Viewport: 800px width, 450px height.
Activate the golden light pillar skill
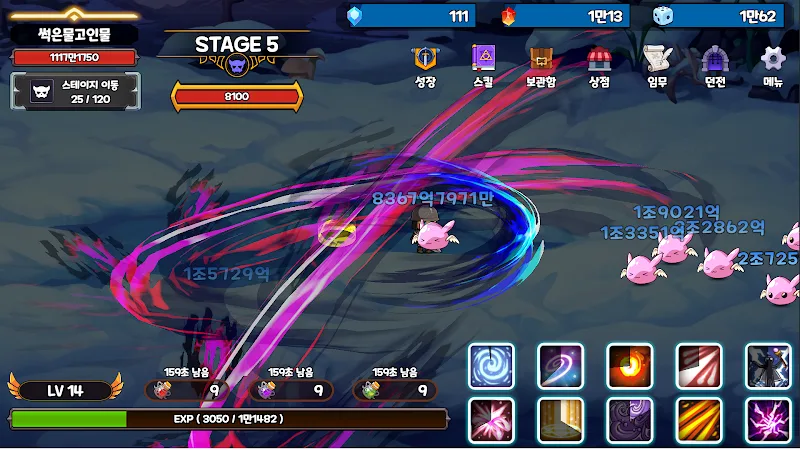(x=561, y=420)
